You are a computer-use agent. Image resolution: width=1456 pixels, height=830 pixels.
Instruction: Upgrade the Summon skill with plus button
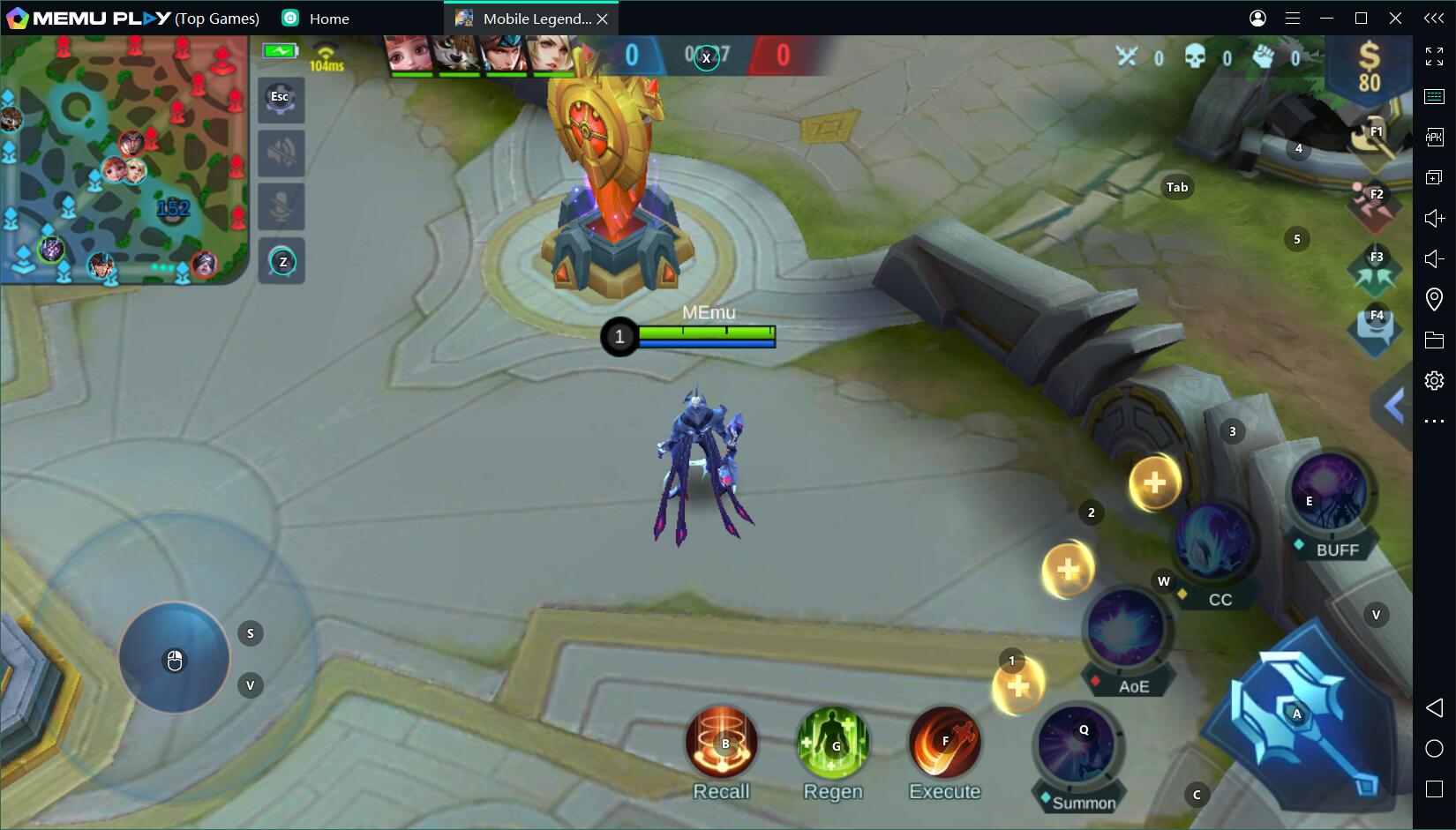click(1018, 686)
